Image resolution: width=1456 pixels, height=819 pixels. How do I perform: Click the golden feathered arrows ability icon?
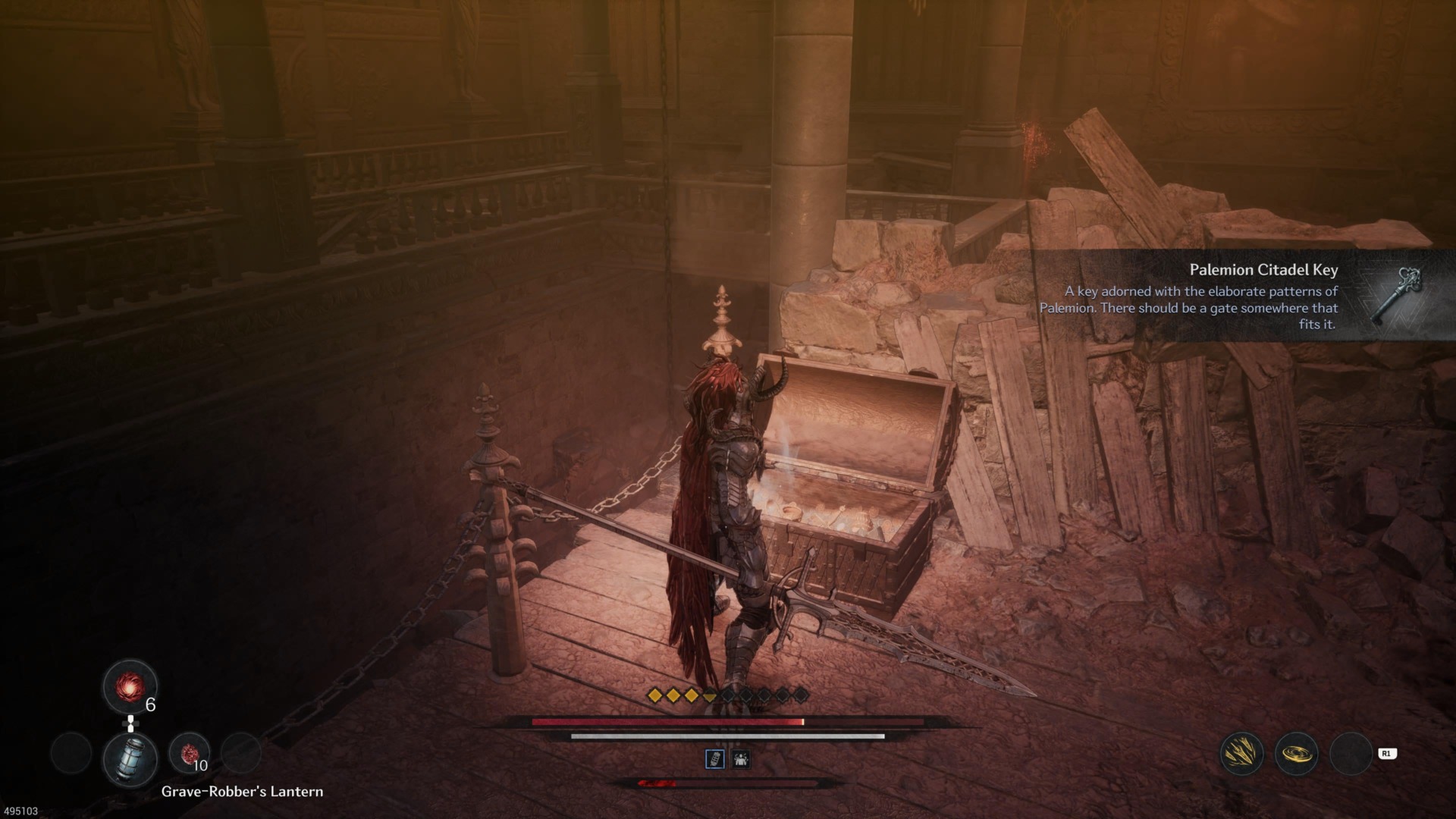[1241, 753]
